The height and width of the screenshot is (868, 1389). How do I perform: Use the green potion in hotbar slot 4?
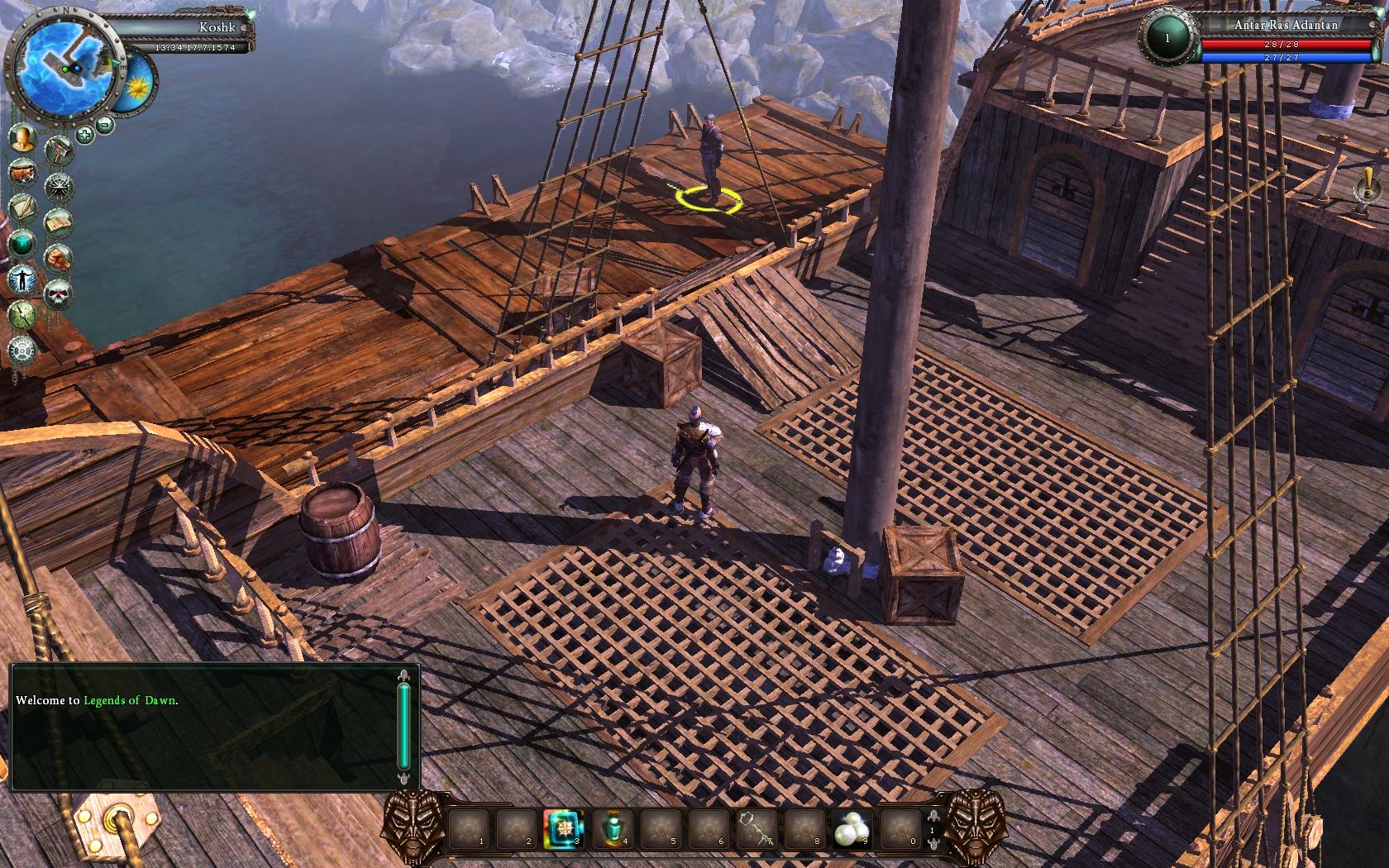click(613, 828)
